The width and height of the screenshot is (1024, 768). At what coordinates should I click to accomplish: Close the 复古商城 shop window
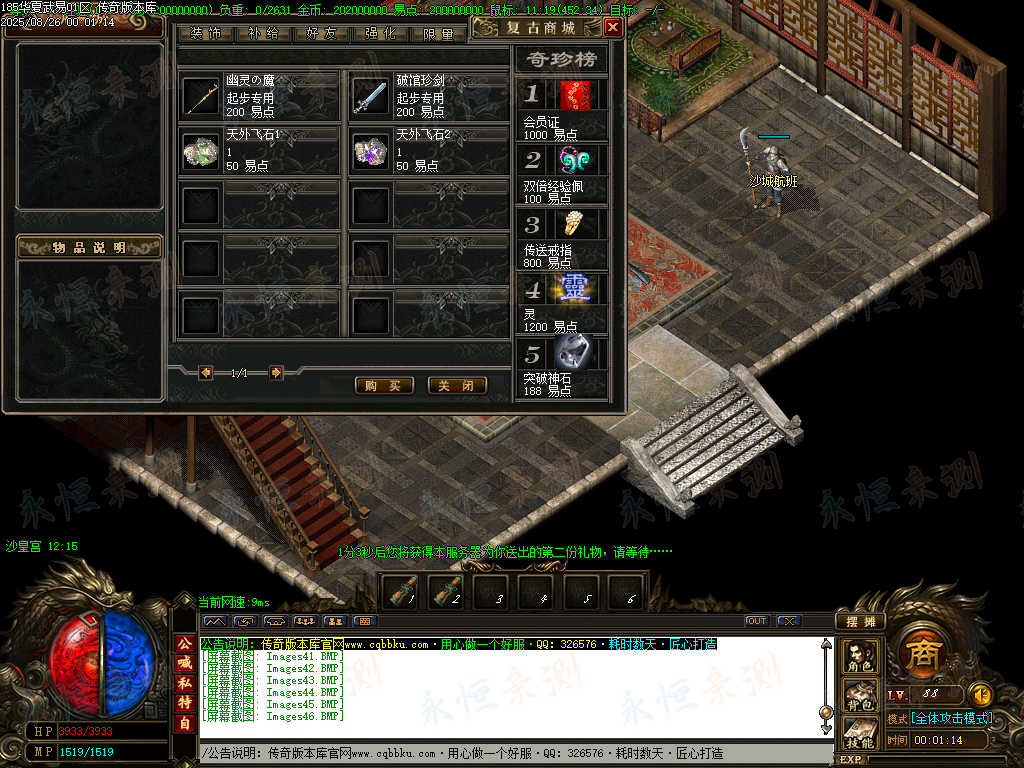tap(612, 28)
